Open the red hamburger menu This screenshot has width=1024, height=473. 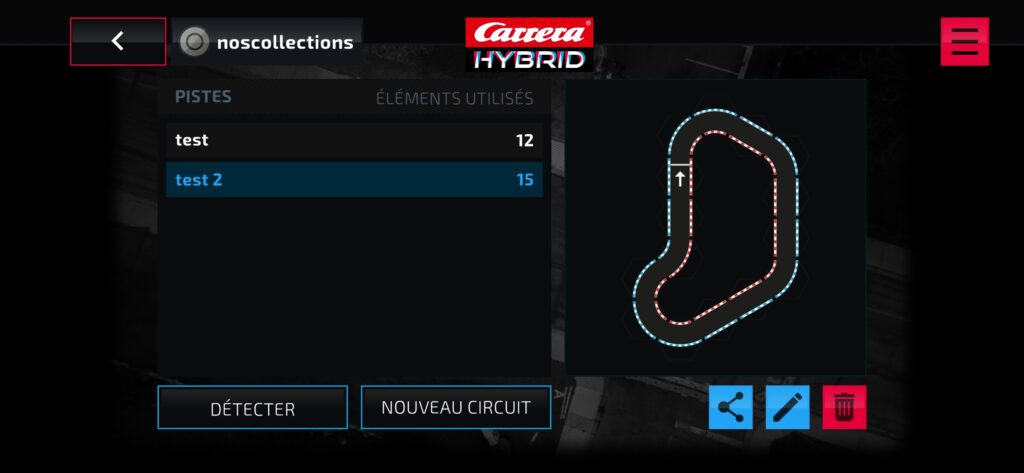click(x=964, y=42)
